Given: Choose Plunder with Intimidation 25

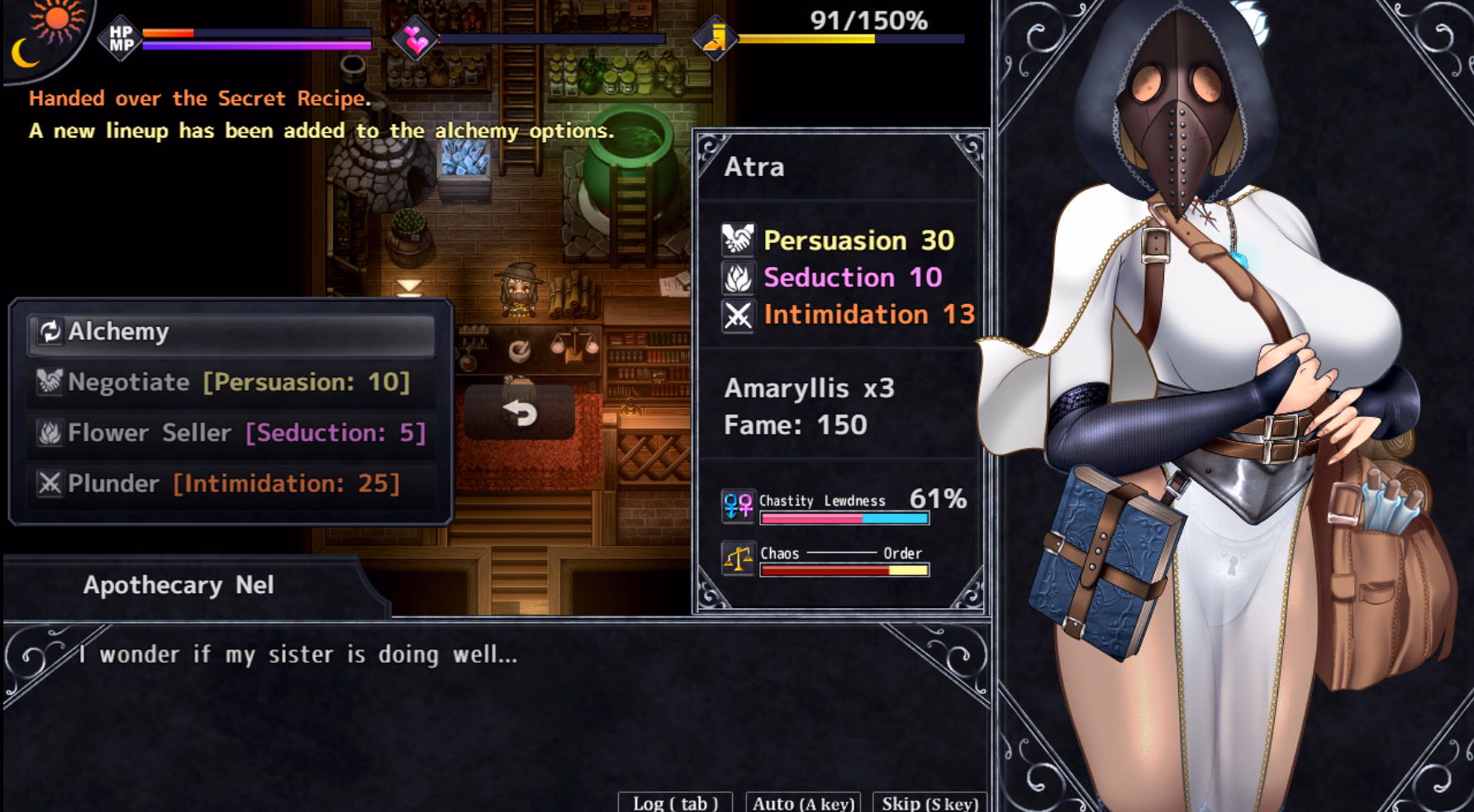Looking at the screenshot, I should click(x=231, y=483).
